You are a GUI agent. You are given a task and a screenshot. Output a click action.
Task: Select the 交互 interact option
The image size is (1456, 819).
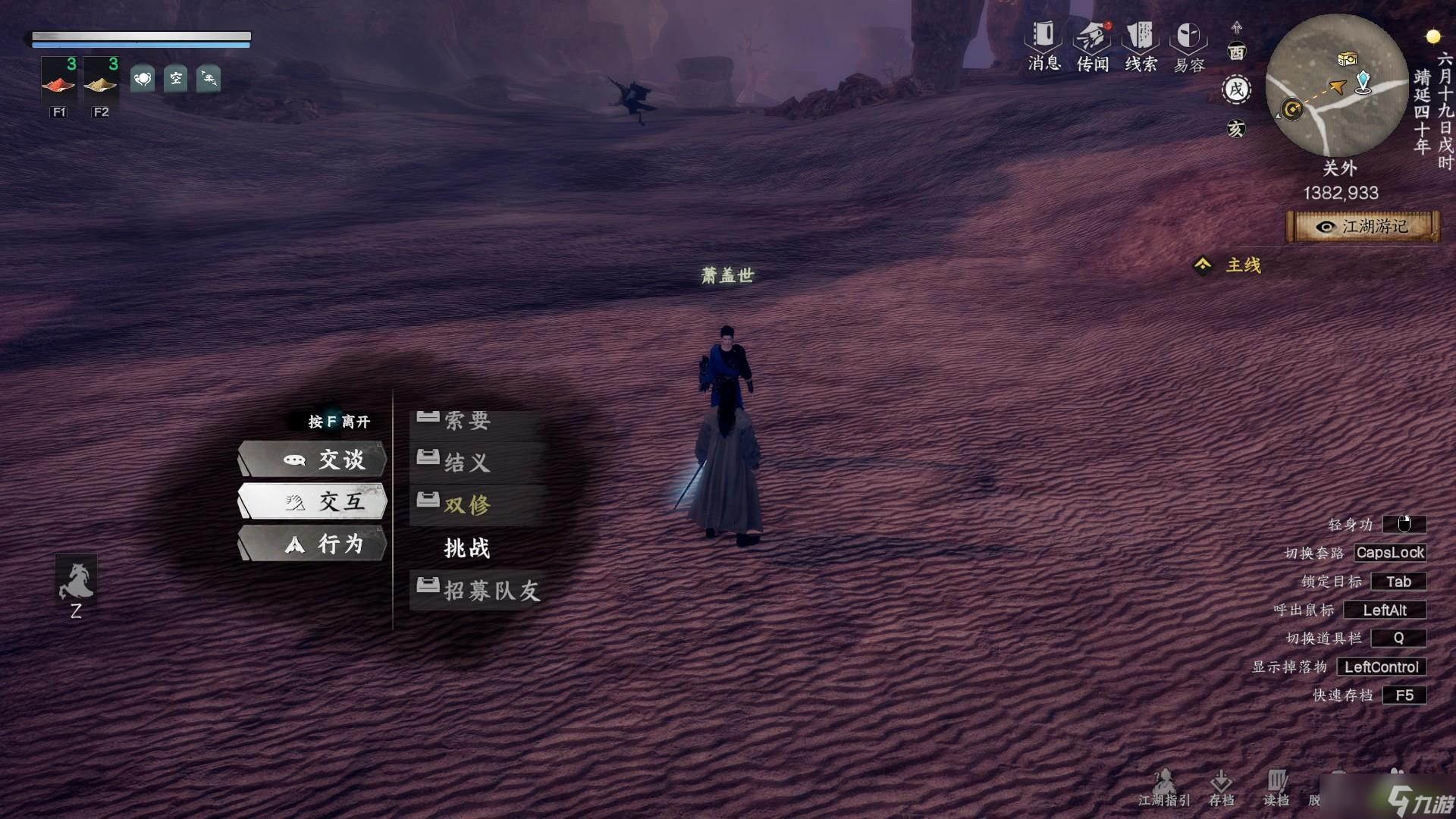(313, 501)
